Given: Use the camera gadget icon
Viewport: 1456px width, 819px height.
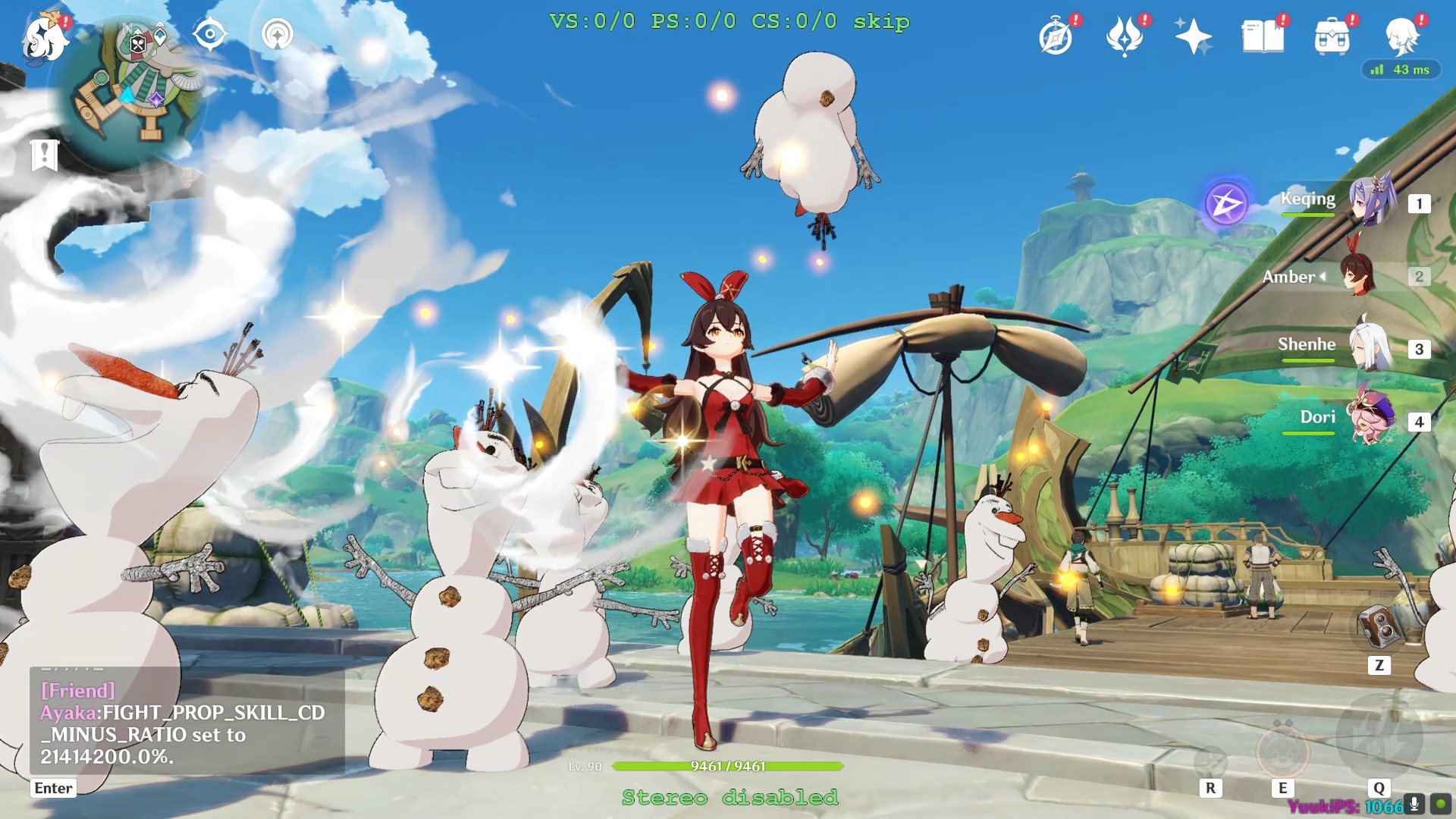Looking at the screenshot, I should pos(1379,626).
